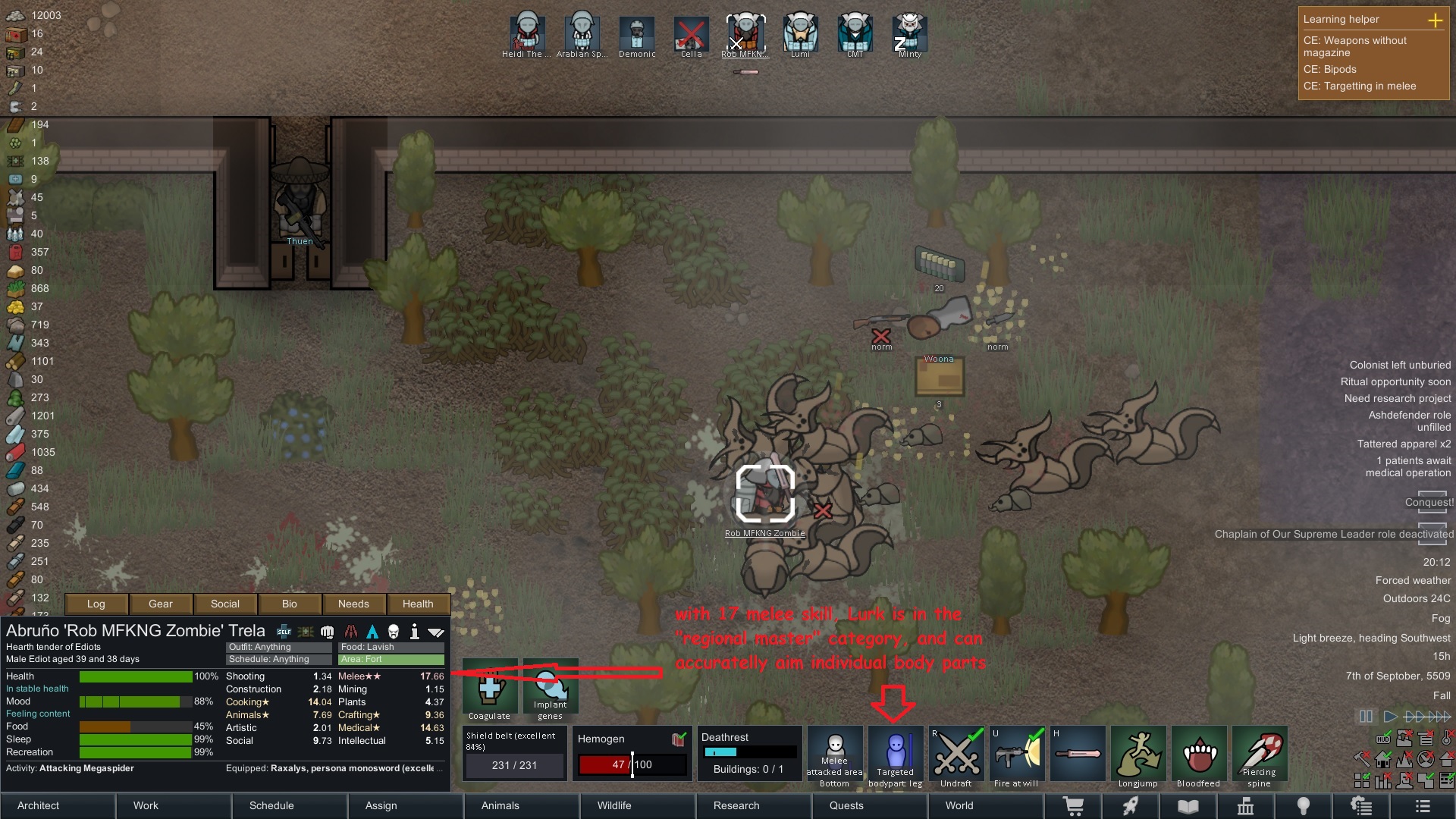Viewport: 1456px width, 819px height.
Task: Change the targeted bodypart setting
Action: pyautogui.click(x=896, y=757)
